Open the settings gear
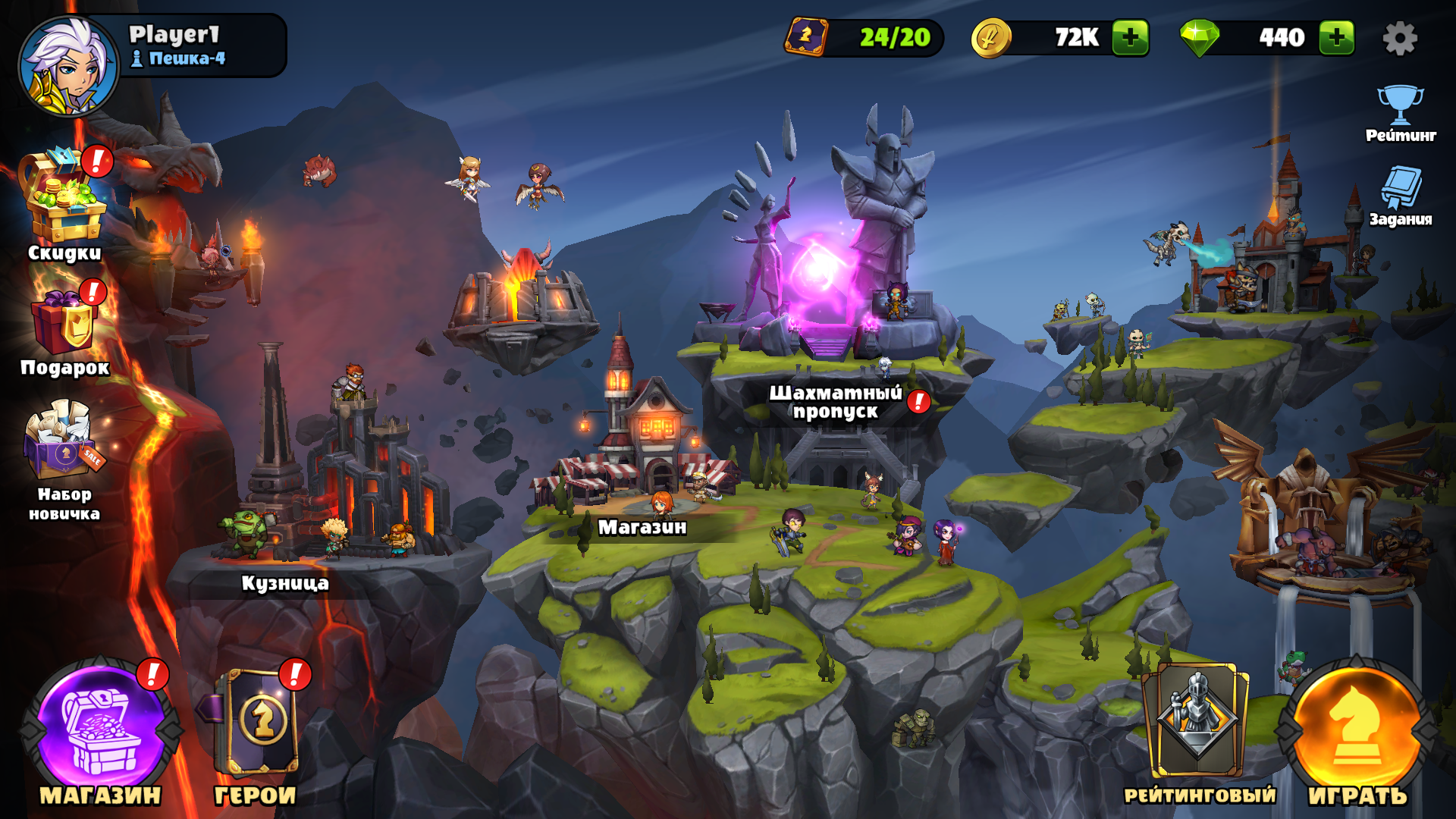This screenshot has height=819, width=1456. [1400, 38]
